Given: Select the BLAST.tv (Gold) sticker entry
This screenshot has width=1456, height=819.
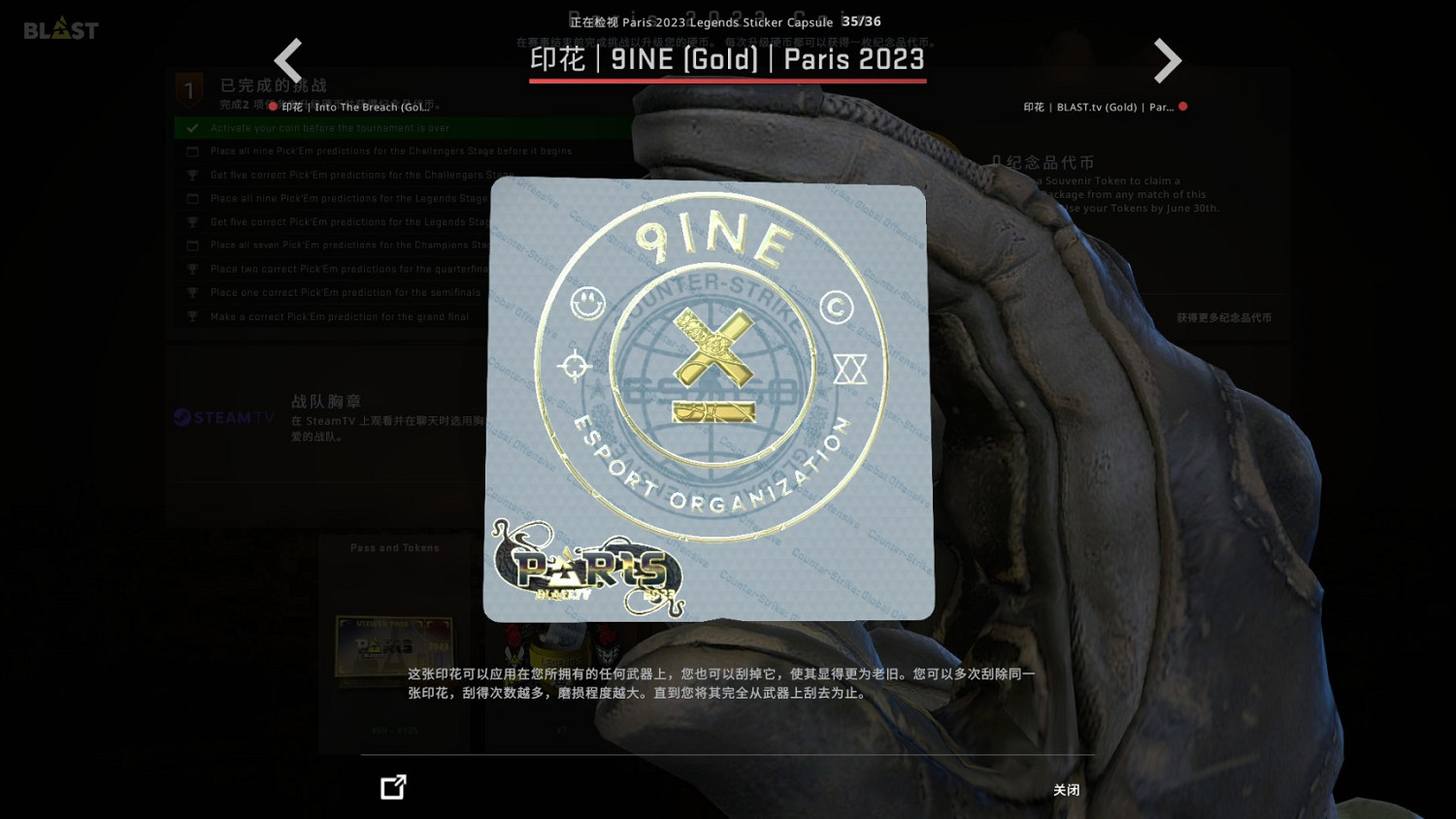Looking at the screenshot, I should (x=1102, y=107).
